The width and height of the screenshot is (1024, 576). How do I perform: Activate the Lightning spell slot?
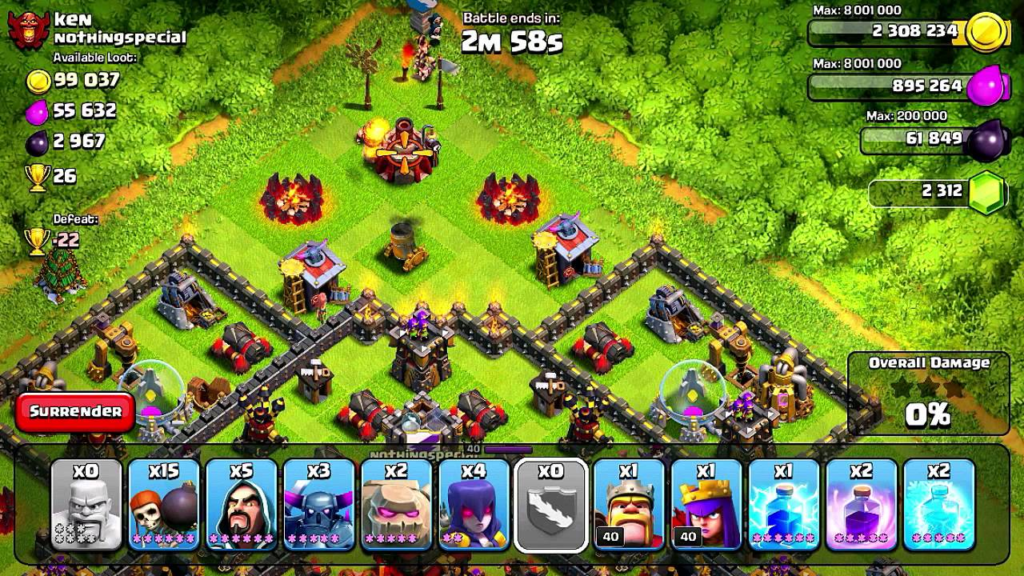784,505
